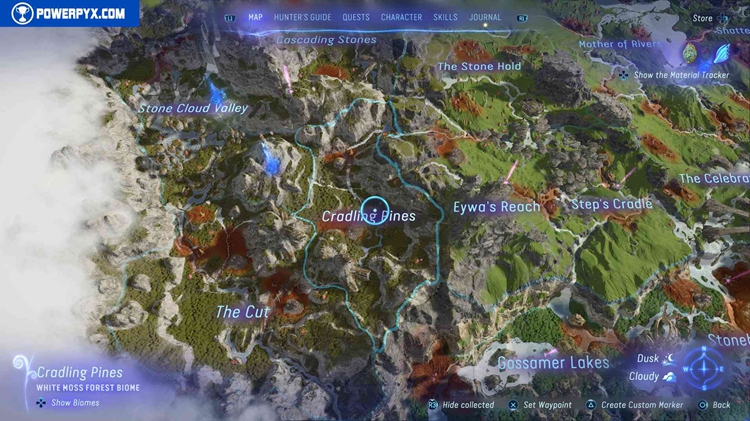Click the Eywa's Reach map label
The height and width of the screenshot is (421, 750).
496,207
